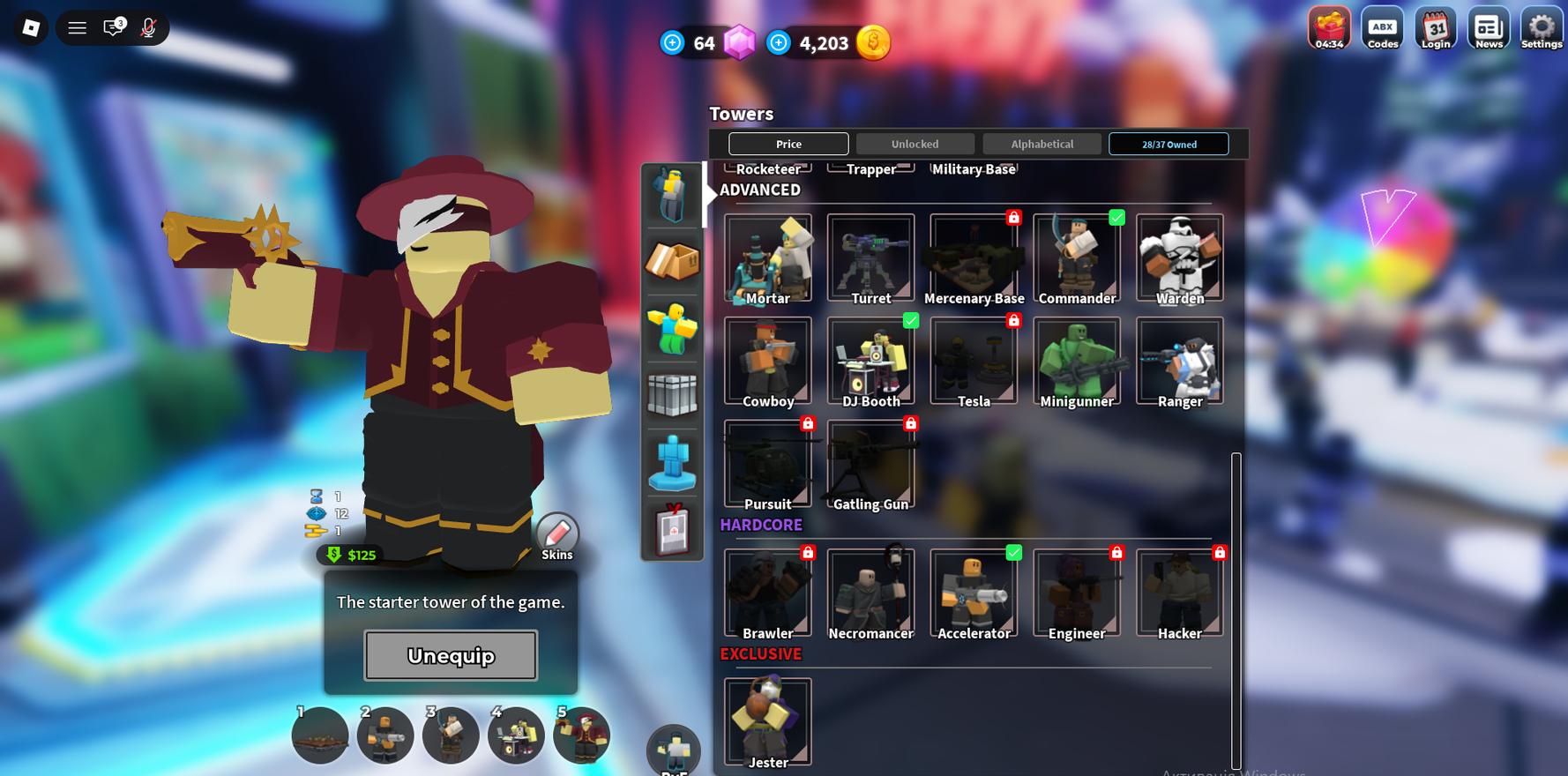Open the game Settings gear

(x=1541, y=29)
